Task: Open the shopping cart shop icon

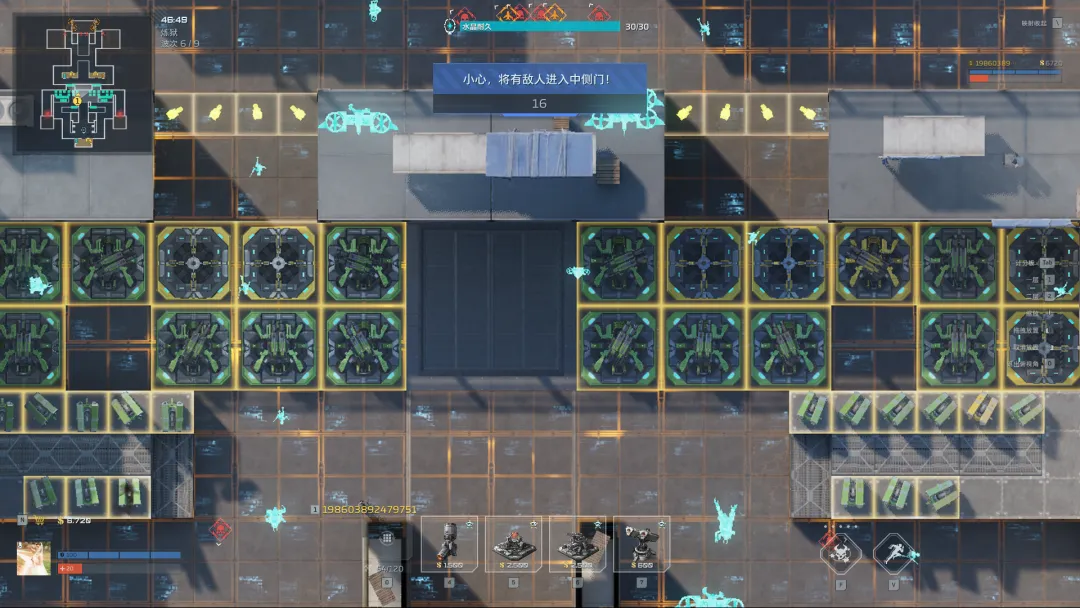Action: [x=40, y=521]
